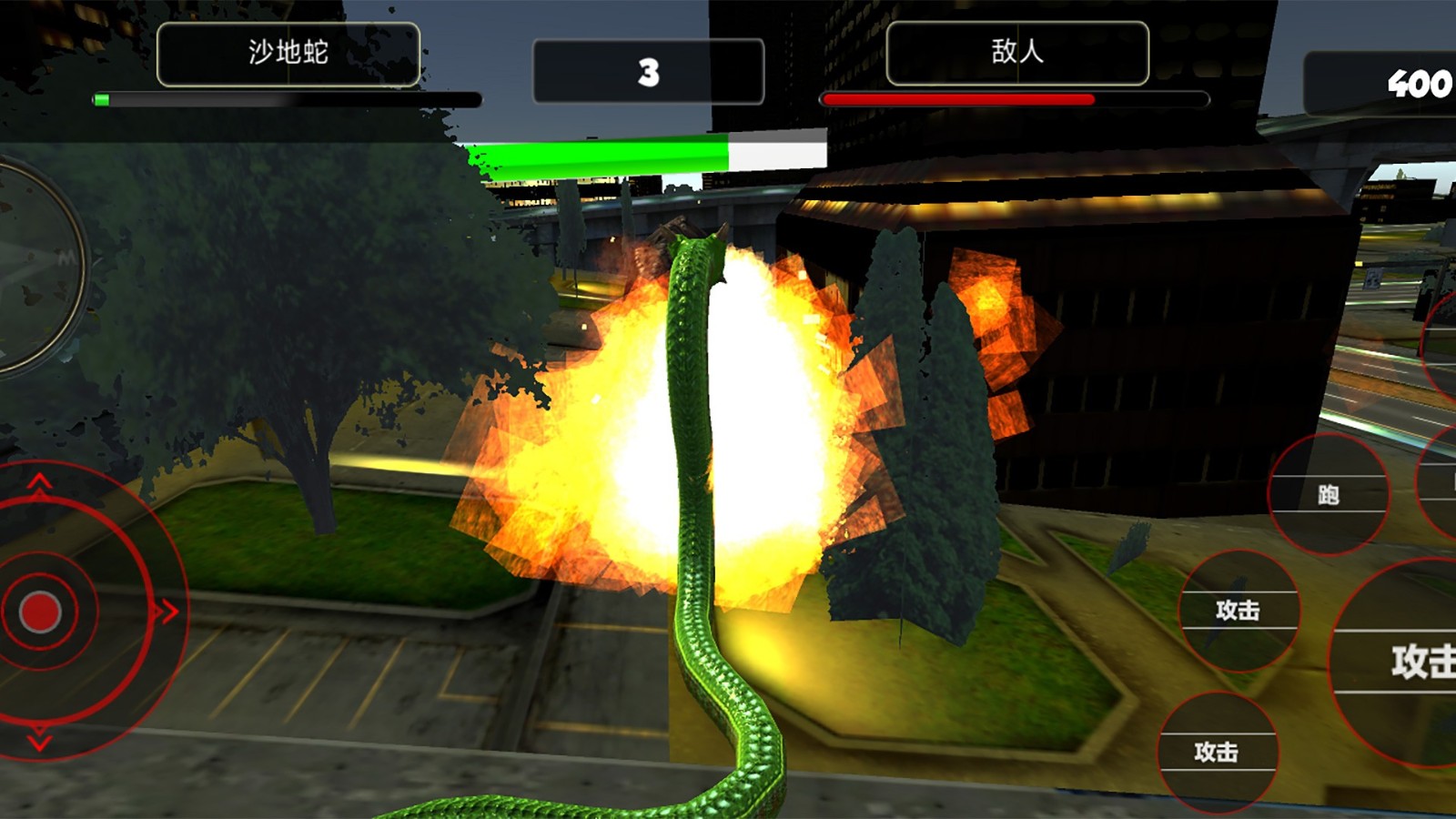Tap the 跑 run button
Image resolution: width=1456 pixels, height=819 pixels.
pyautogui.click(x=1328, y=494)
